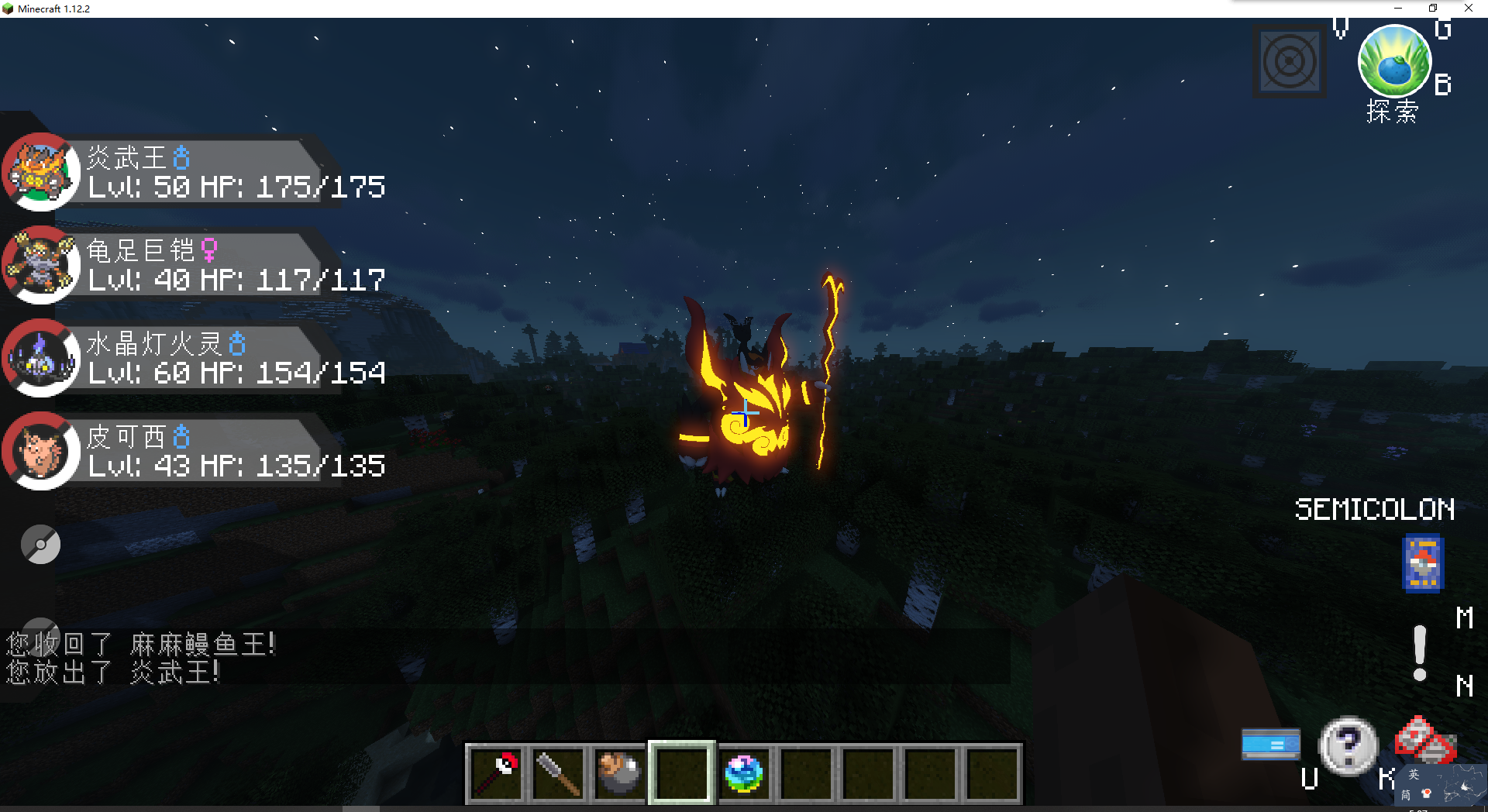
Task: Click the empty grey Poké Ball party slot
Action: (40, 545)
